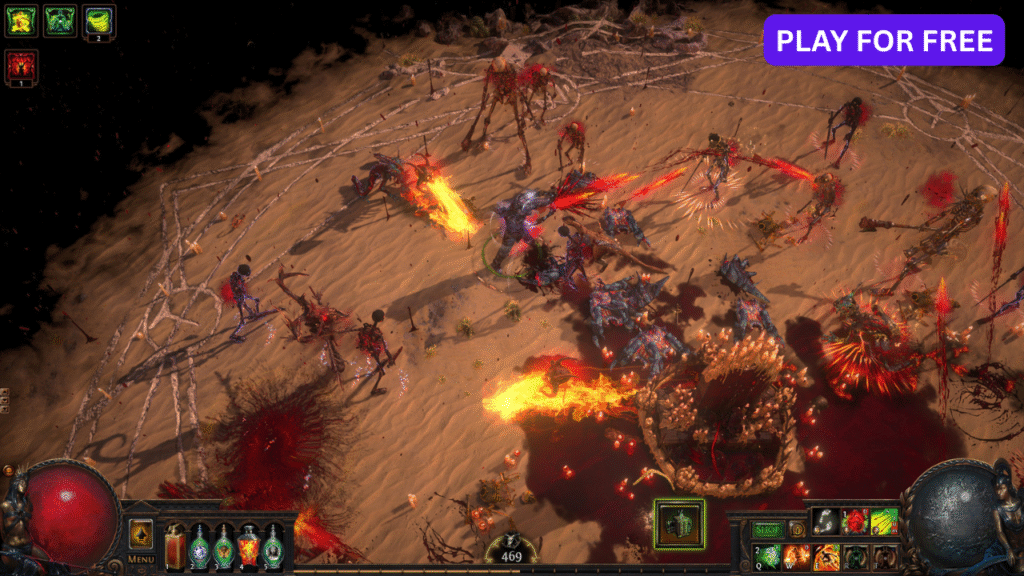The height and width of the screenshot is (576, 1024).
Task: Select the green gauntlet item in highlighted box
Action: coord(680,523)
